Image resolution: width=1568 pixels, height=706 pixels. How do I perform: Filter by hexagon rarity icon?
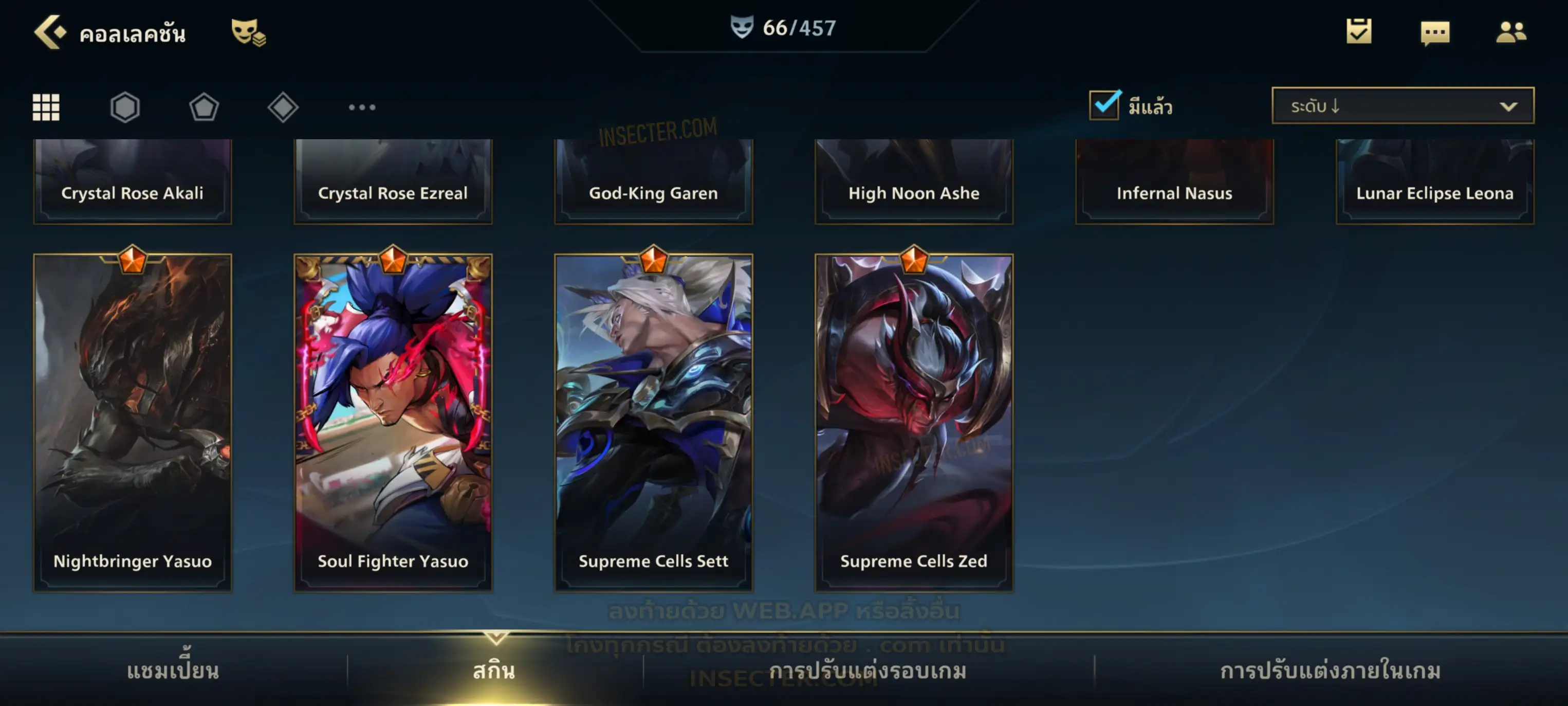125,107
